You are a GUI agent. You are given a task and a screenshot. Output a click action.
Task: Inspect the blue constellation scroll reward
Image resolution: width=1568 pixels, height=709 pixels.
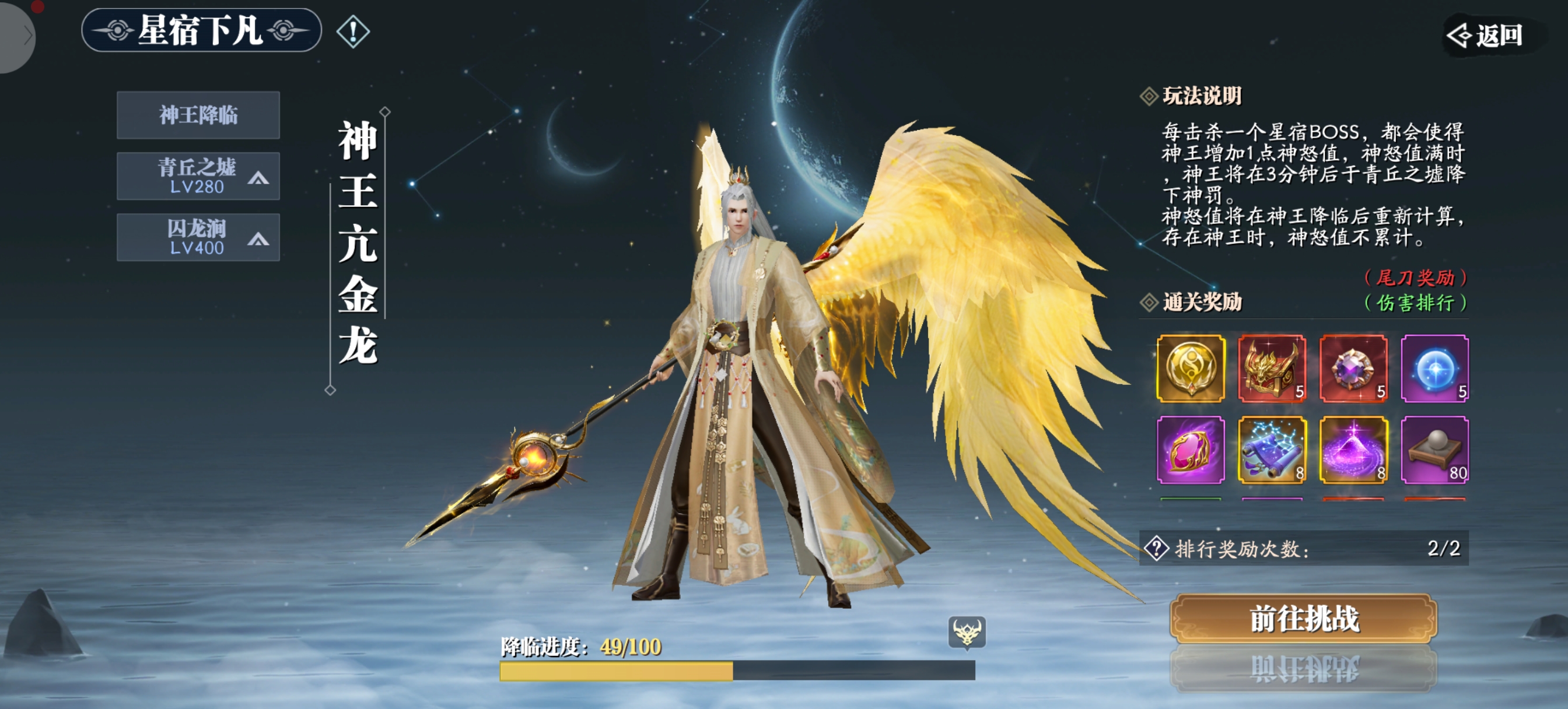(1272, 450)
